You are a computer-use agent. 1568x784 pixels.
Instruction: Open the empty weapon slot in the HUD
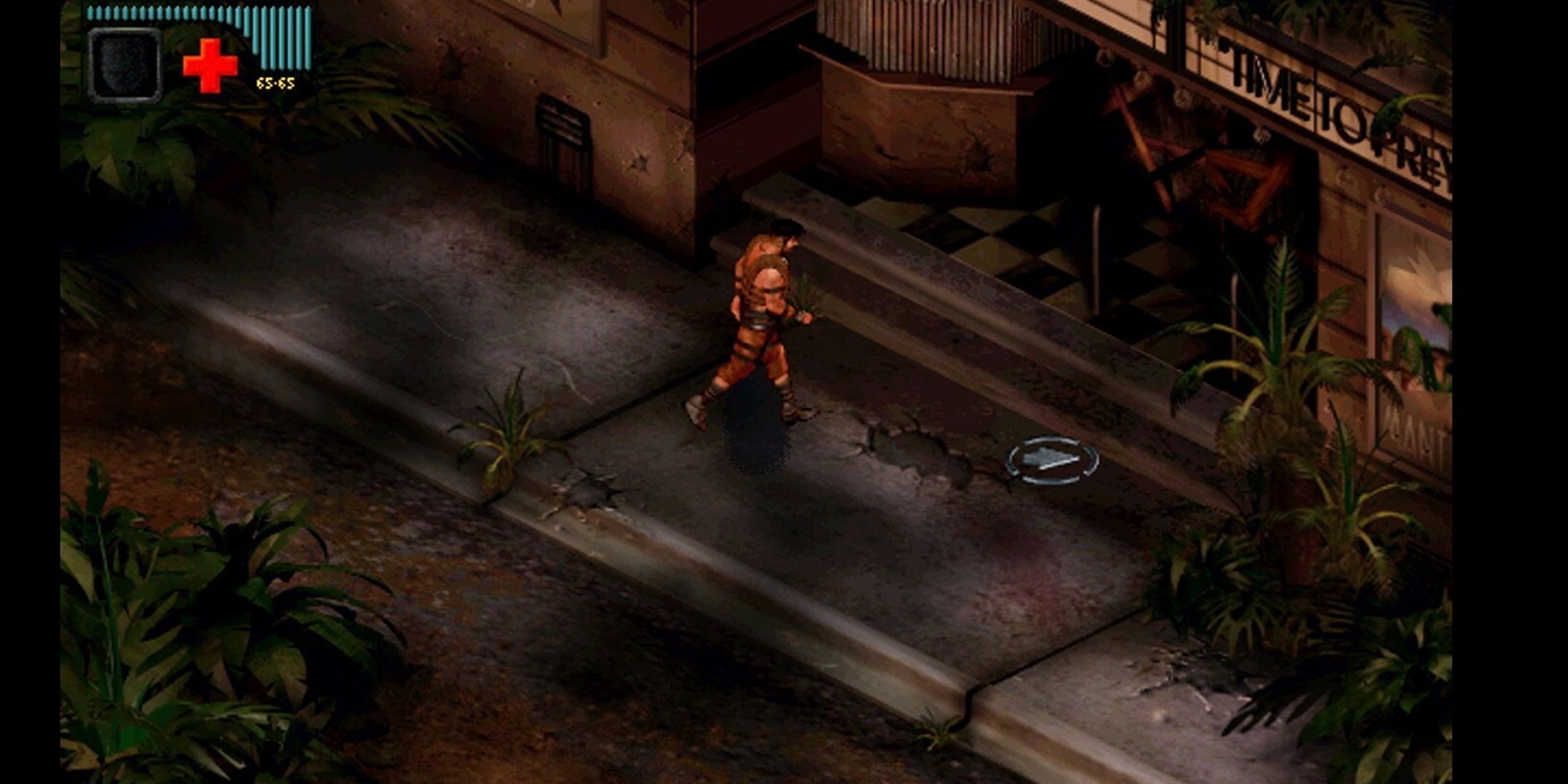pos(125,63)
